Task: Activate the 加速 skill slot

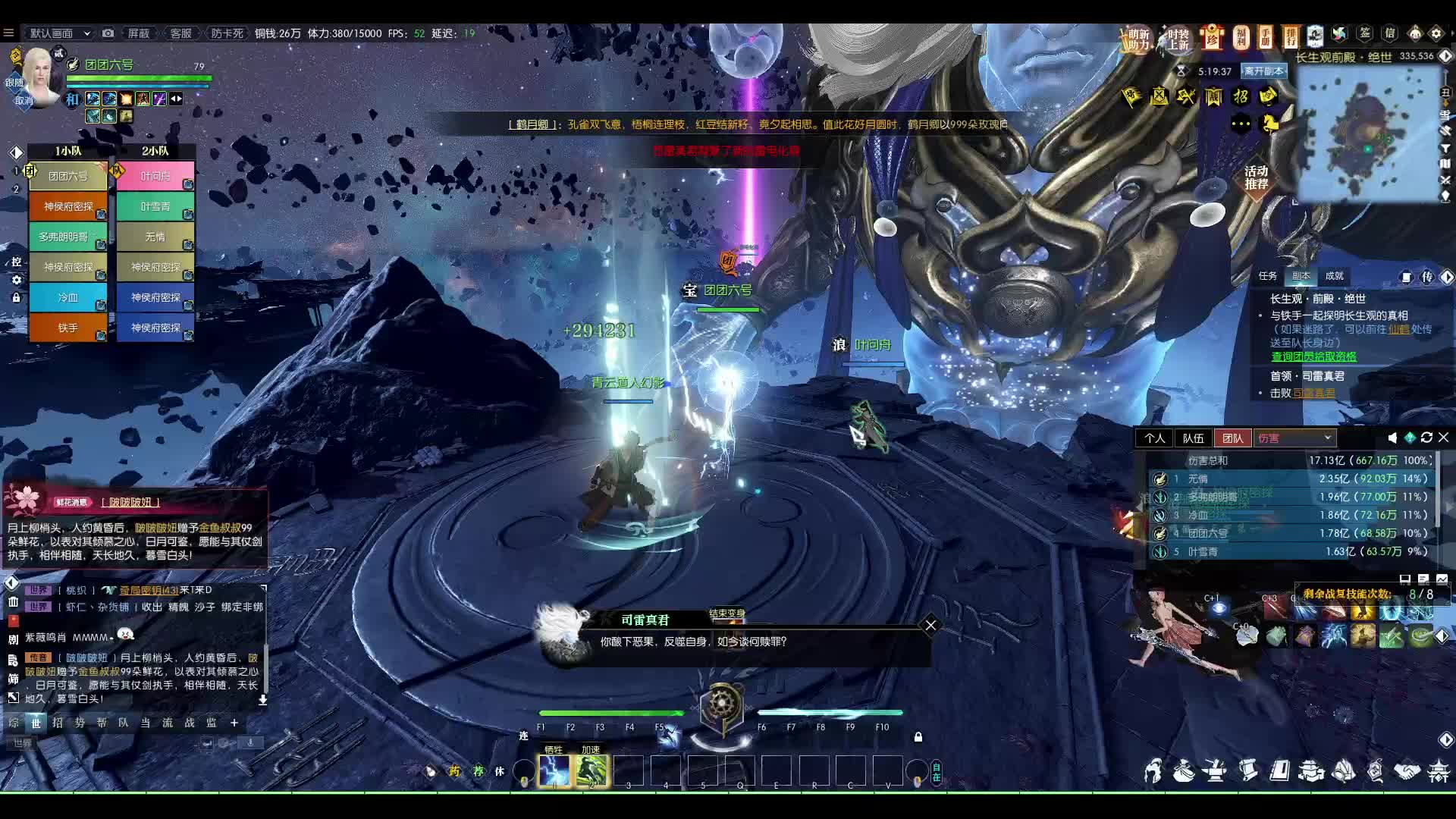Action: (591, 771)
